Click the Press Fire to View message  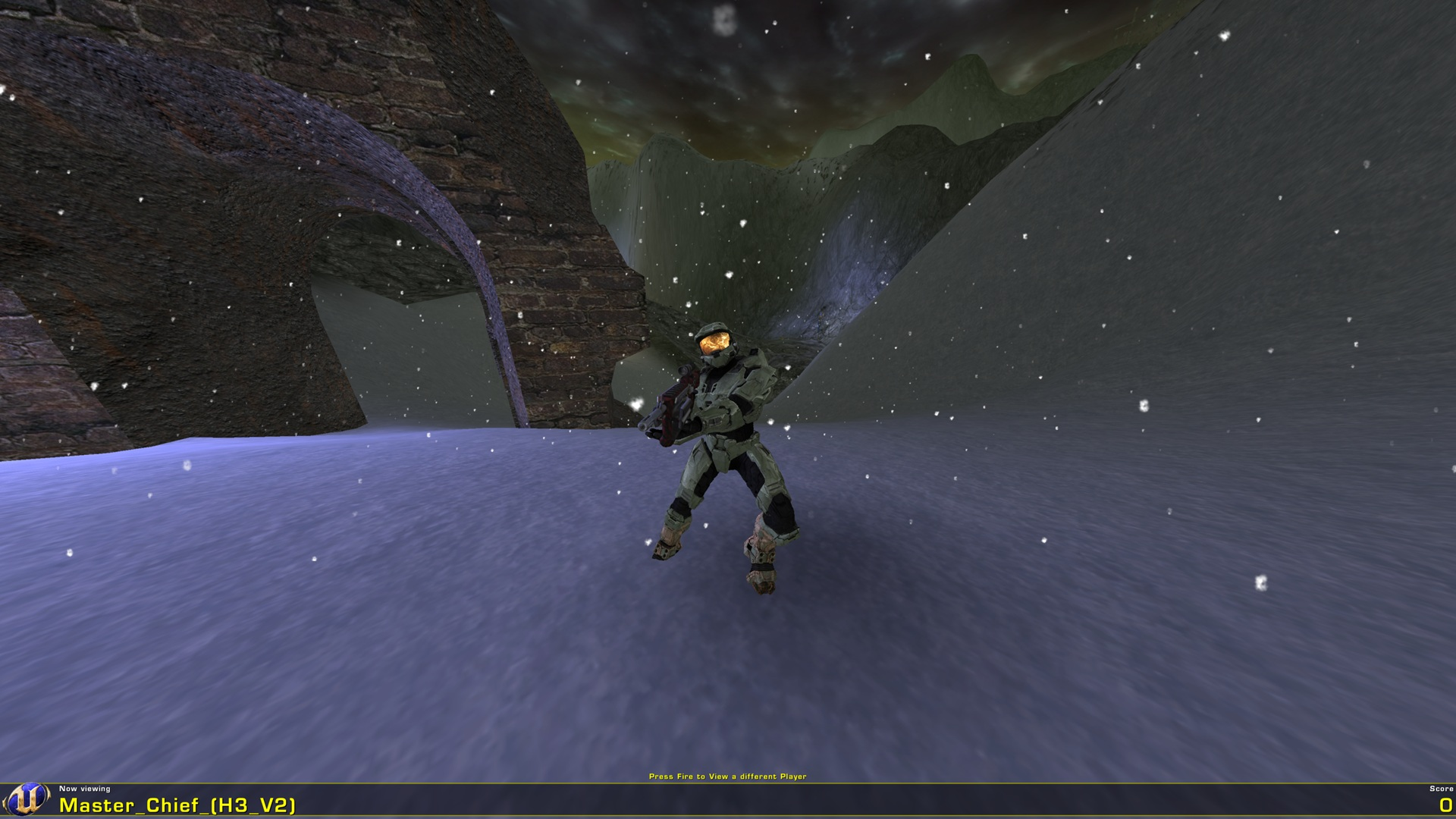click(728, 776)
